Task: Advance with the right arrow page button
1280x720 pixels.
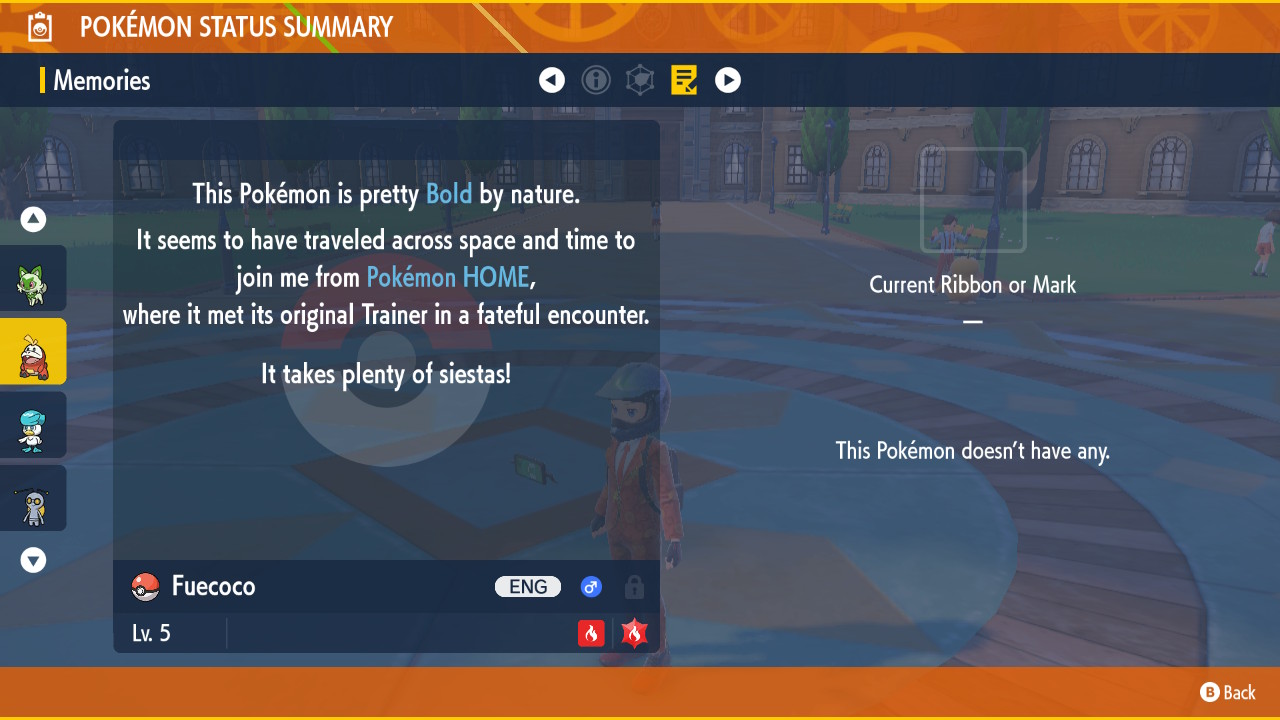Action: [x=728, y=80]
